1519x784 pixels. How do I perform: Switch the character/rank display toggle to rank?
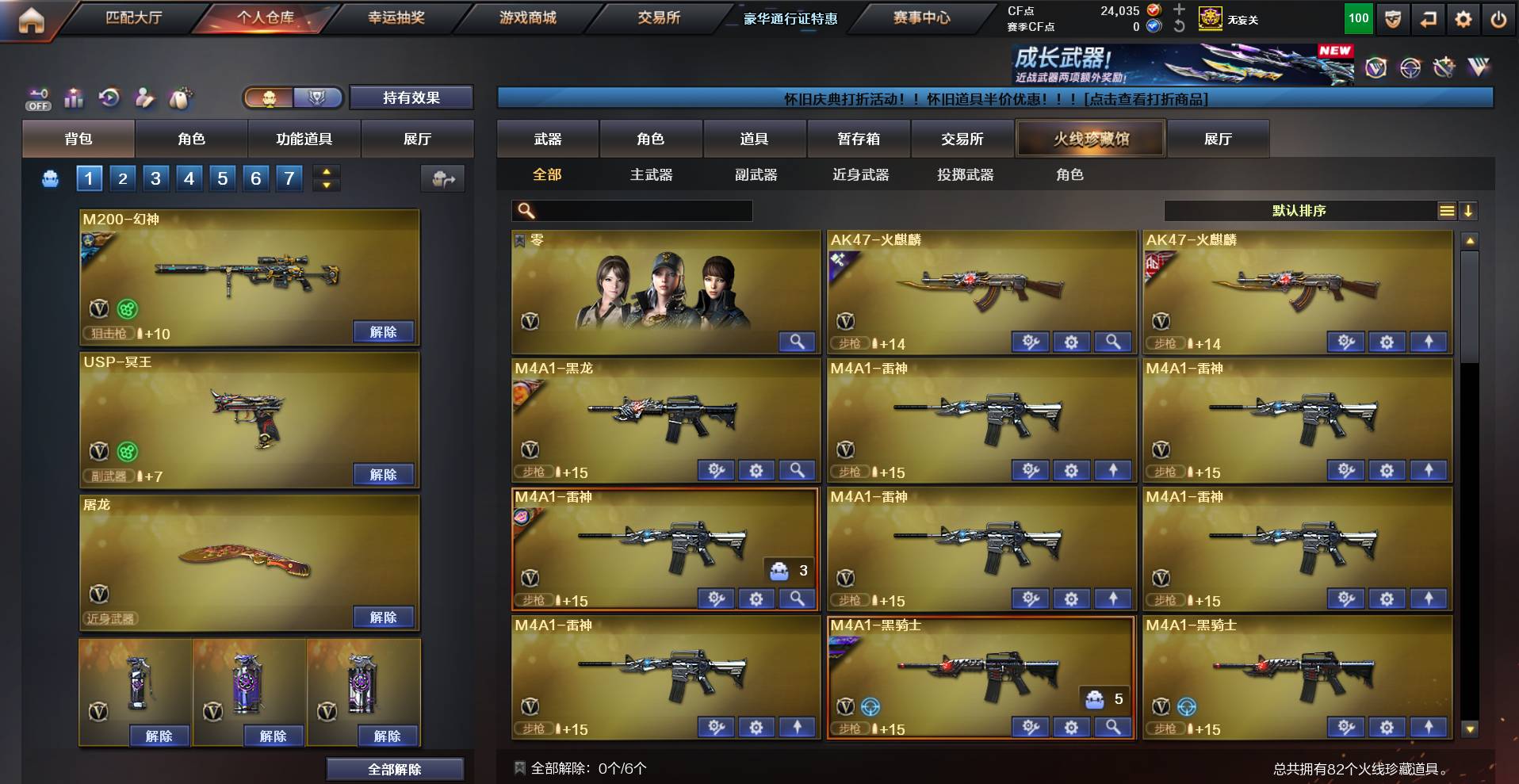[x=317, y=98]
